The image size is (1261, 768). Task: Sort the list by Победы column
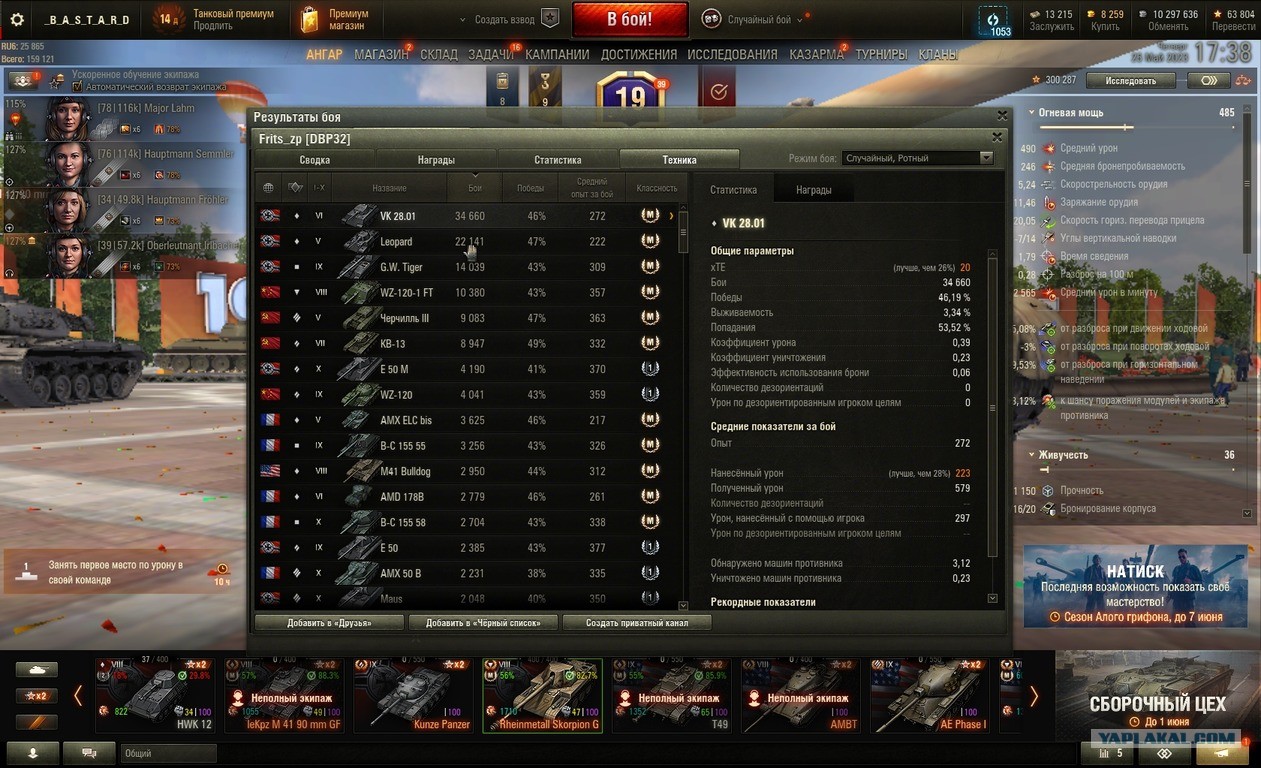530,188
